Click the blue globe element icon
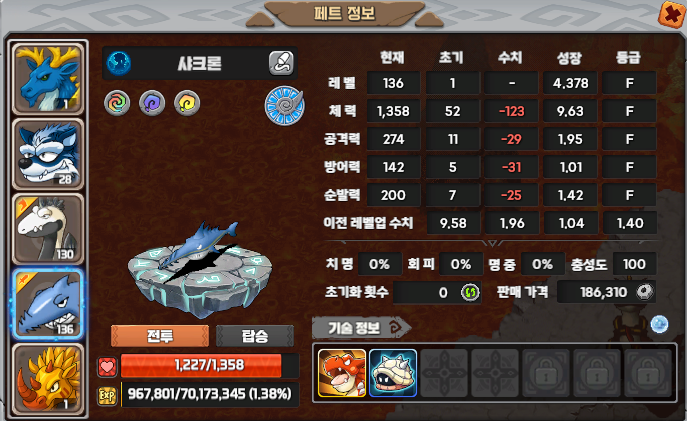 click(119, 63)
